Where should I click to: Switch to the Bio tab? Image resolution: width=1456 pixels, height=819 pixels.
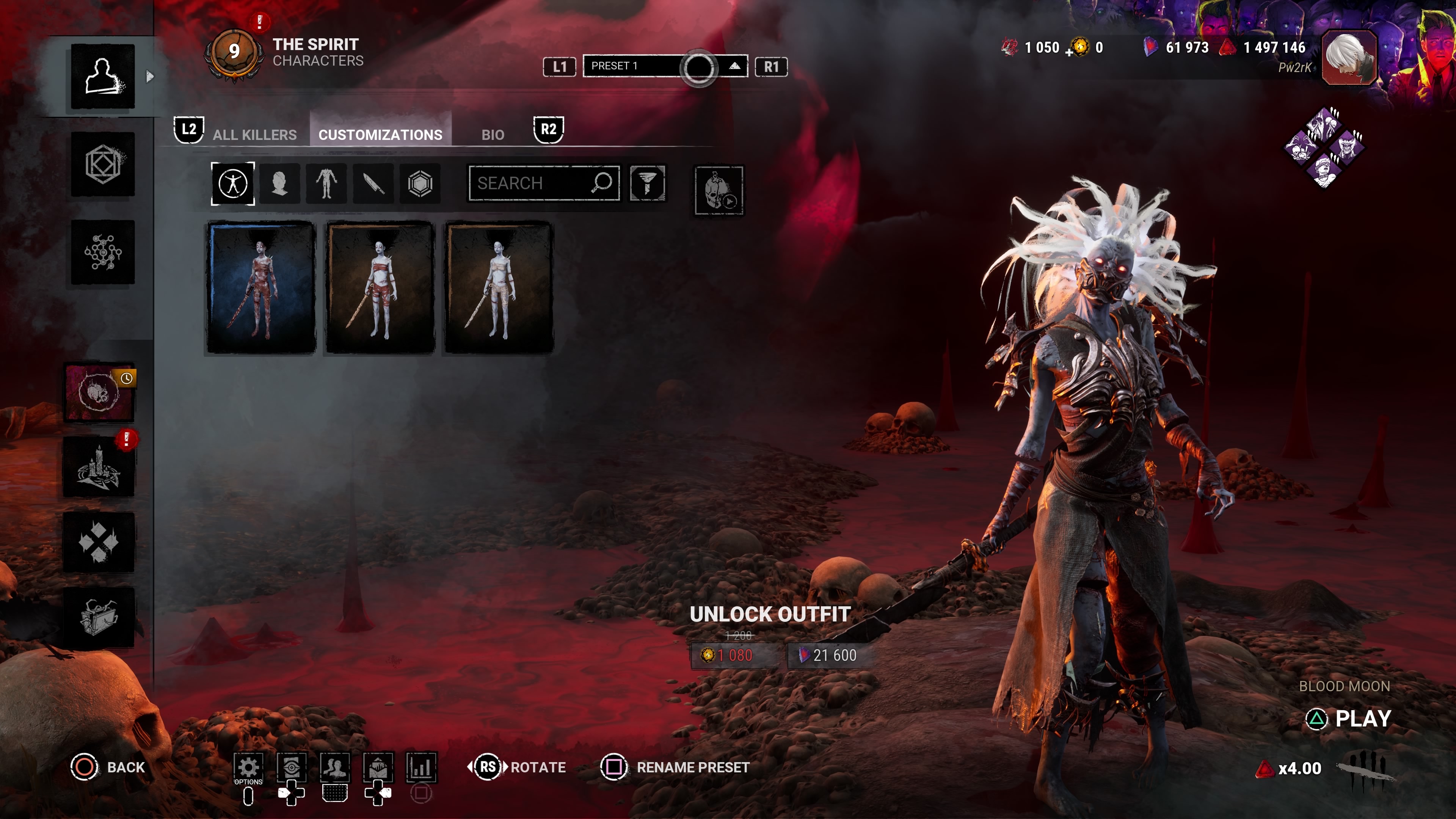492,135
